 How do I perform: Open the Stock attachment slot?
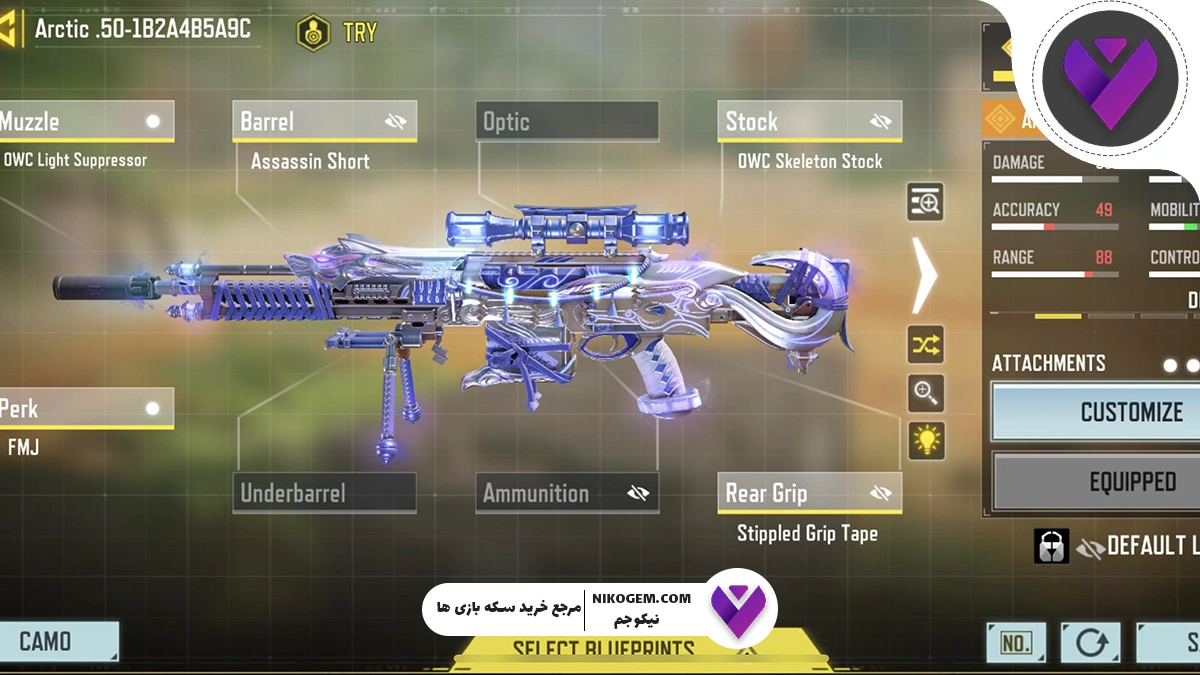[x=809, y=122]
